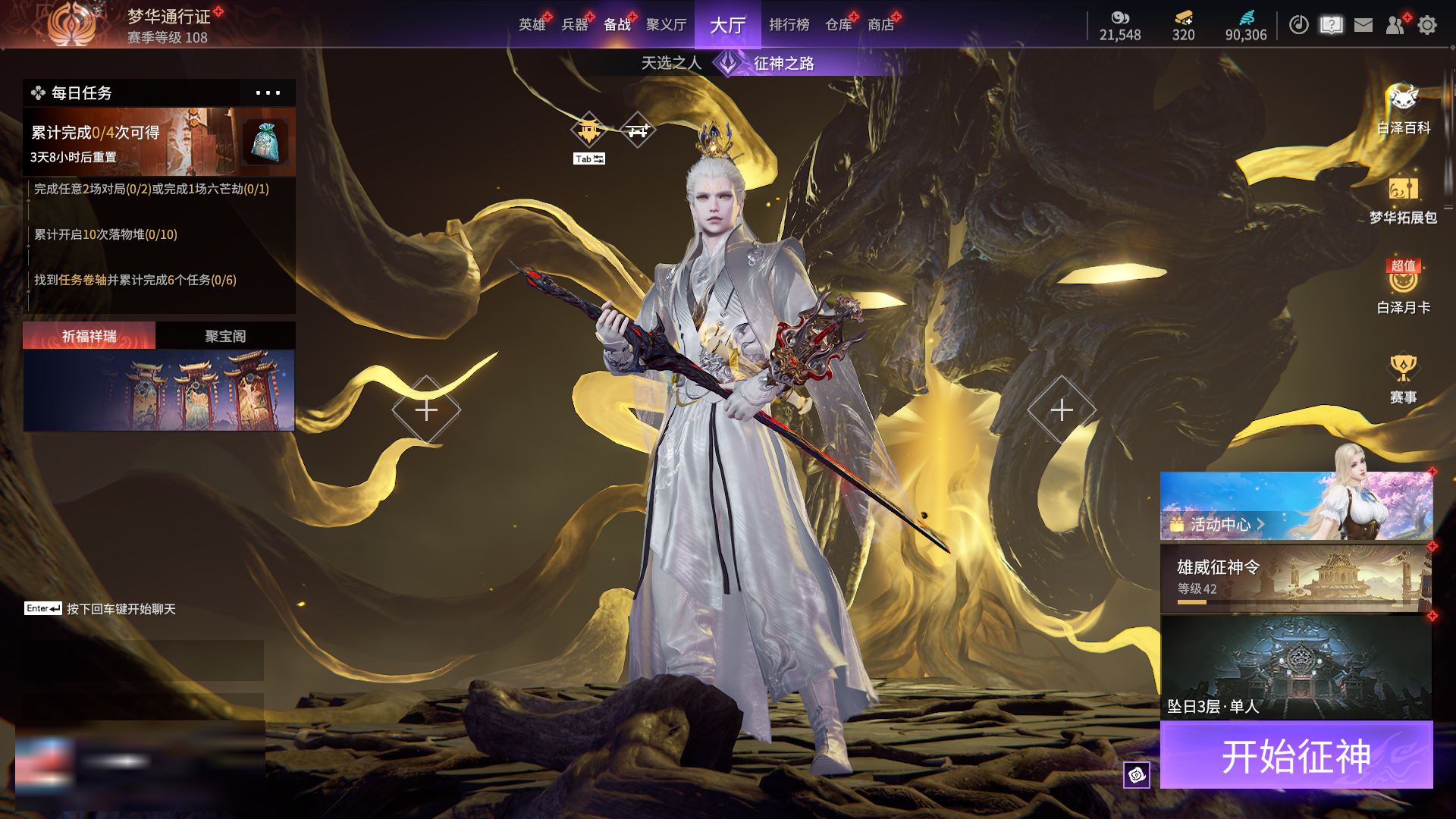
Task: Start the match with 开始征神 button
Action: (1296, 755)
